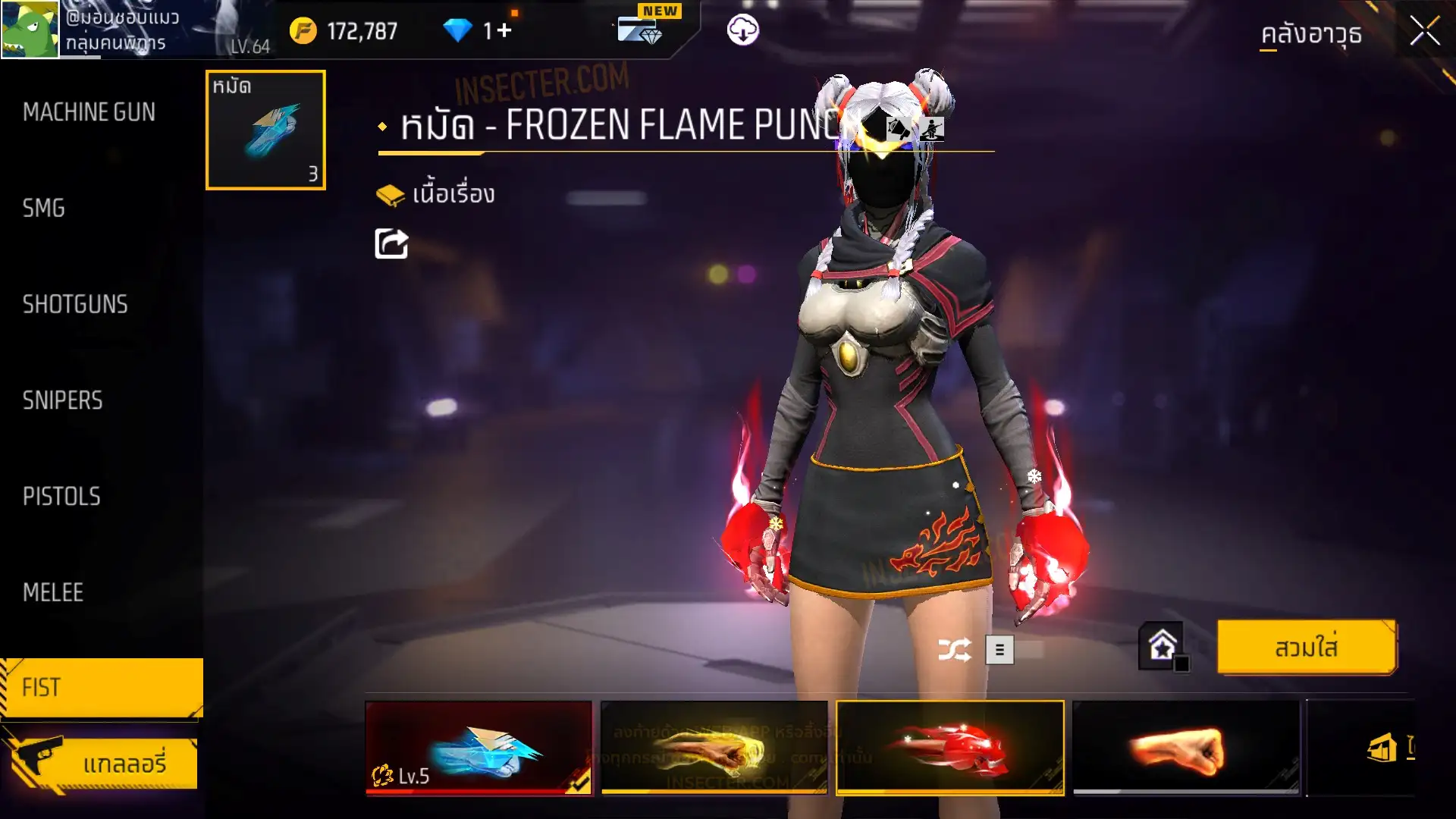Add diamonds with the plus button

[x=505, y=31]
